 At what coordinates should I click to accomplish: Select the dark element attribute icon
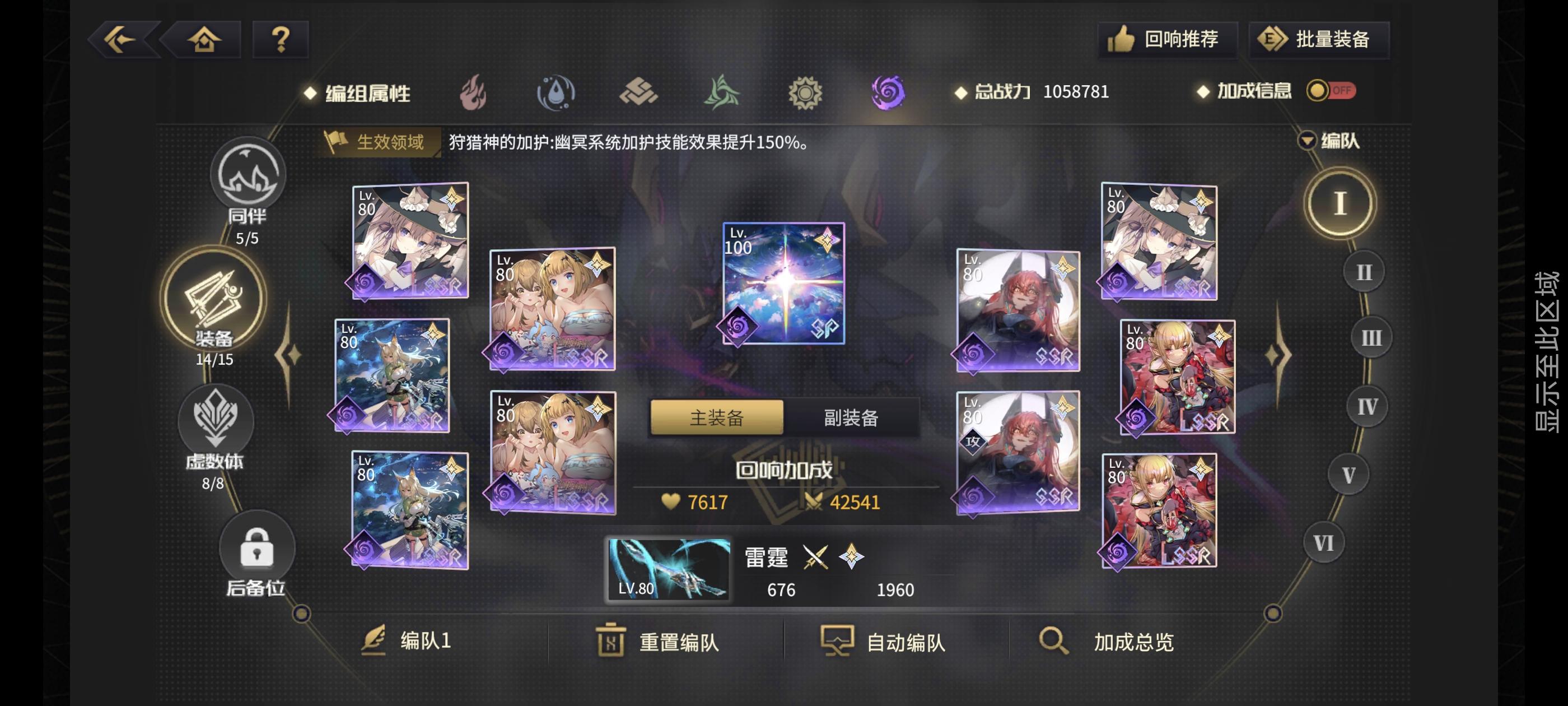888,92
